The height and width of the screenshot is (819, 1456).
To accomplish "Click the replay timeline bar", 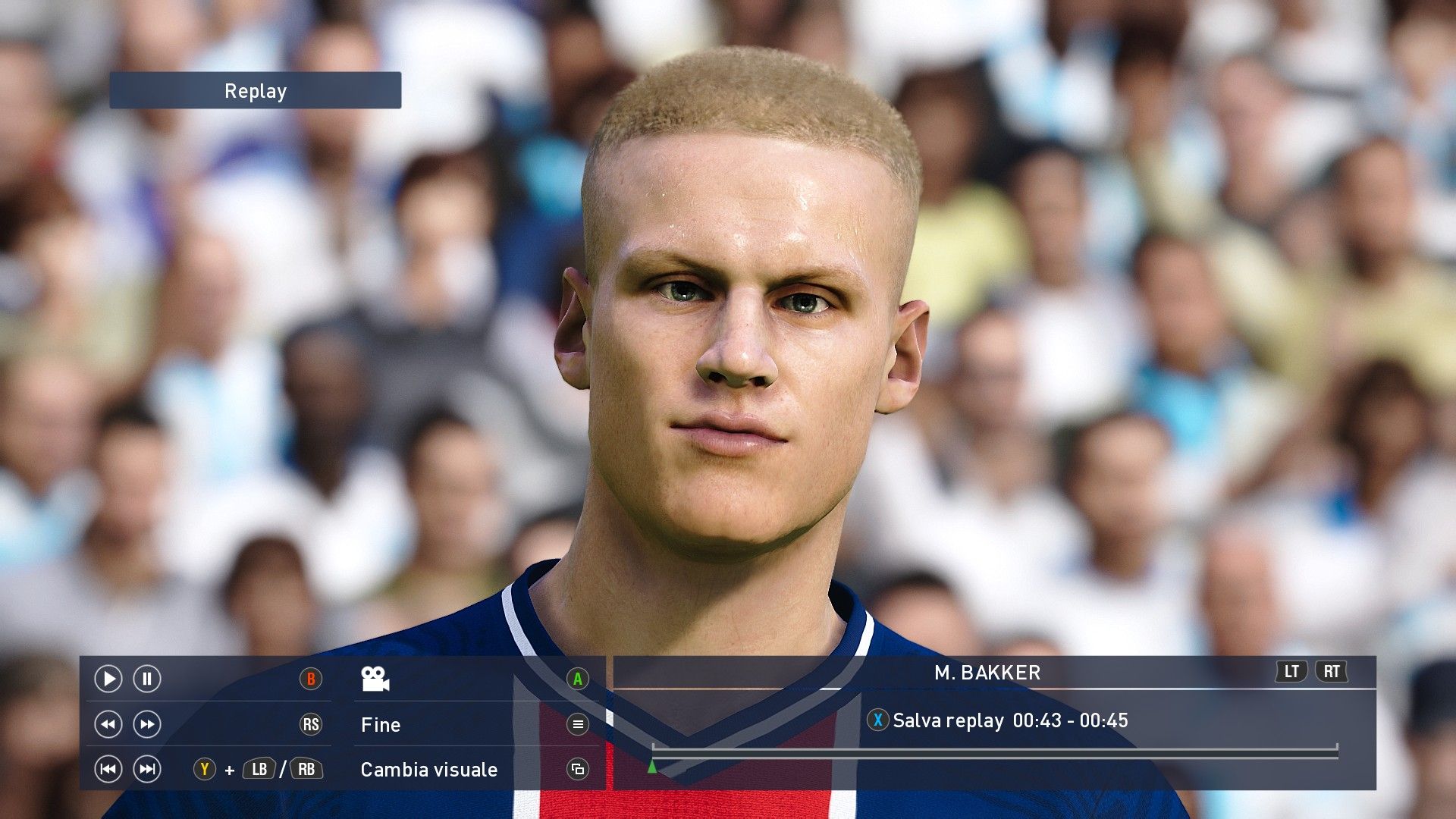I will 993,749.
